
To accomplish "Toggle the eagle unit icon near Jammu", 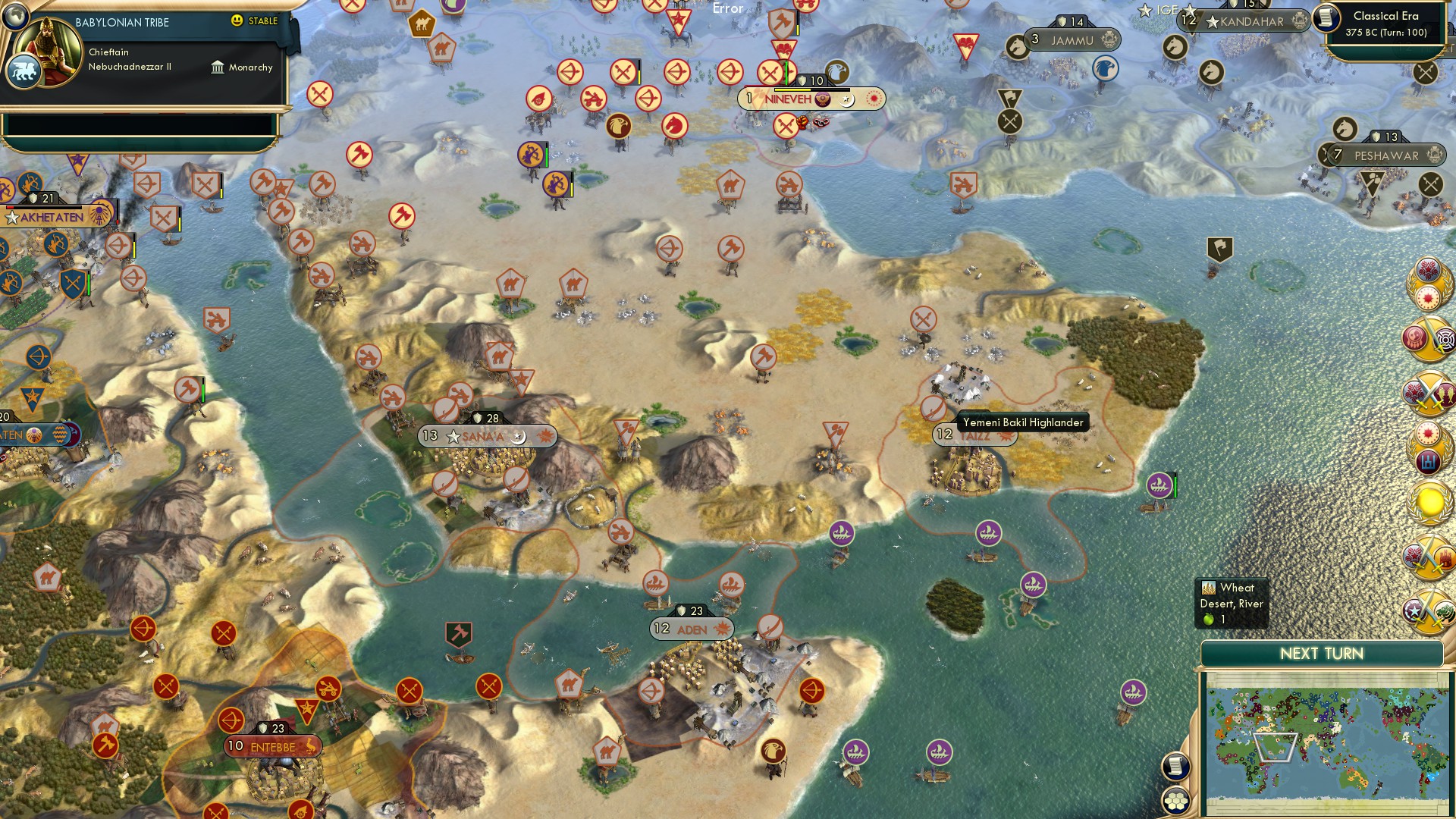I will click(x=1106, y=67).
